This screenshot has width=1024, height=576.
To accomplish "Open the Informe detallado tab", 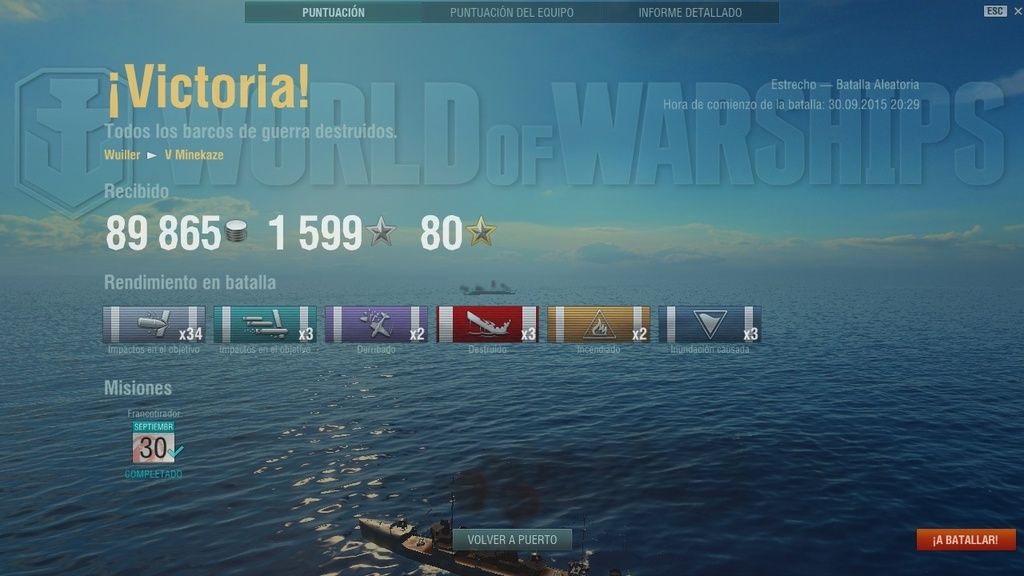I will click(690, 13).
